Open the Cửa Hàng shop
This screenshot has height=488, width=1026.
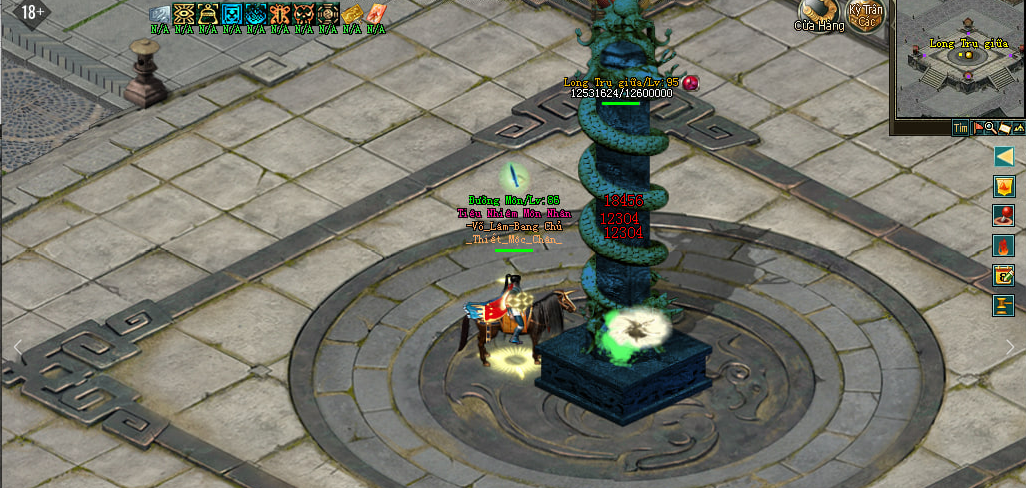(x=820, y=15)
